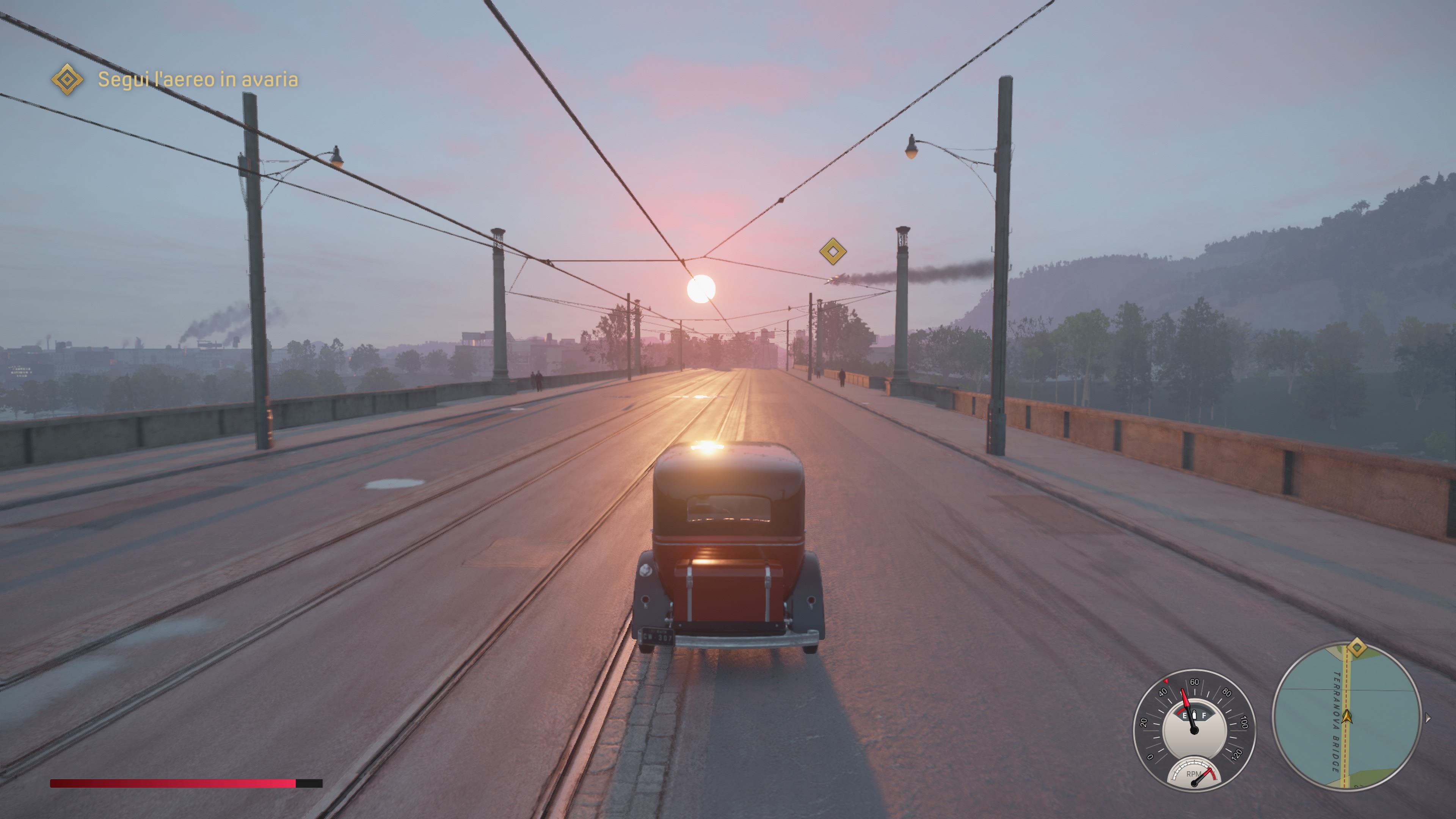Viewport: 1456px width, 819px height.
Task: Select the "Segui l'aereo in avaria" objective text
Action: [x=198, y=80]
